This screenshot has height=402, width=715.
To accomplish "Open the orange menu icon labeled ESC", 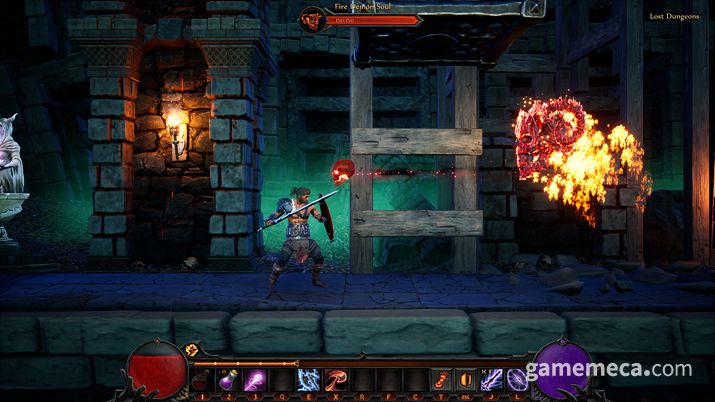I will click(465, 380).
